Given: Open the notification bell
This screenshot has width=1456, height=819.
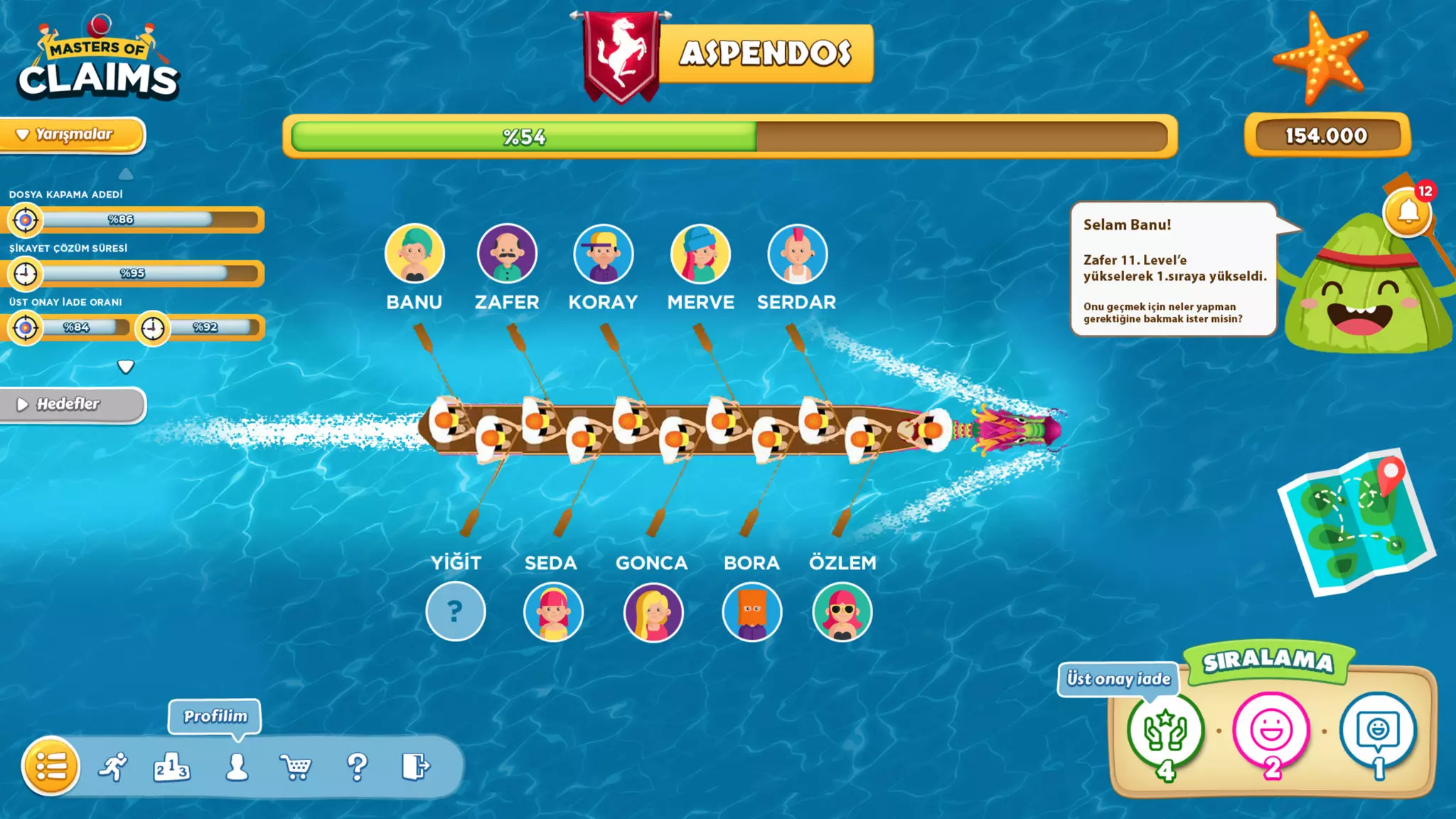Looking at the screenshot, I should coord(1408,212).
